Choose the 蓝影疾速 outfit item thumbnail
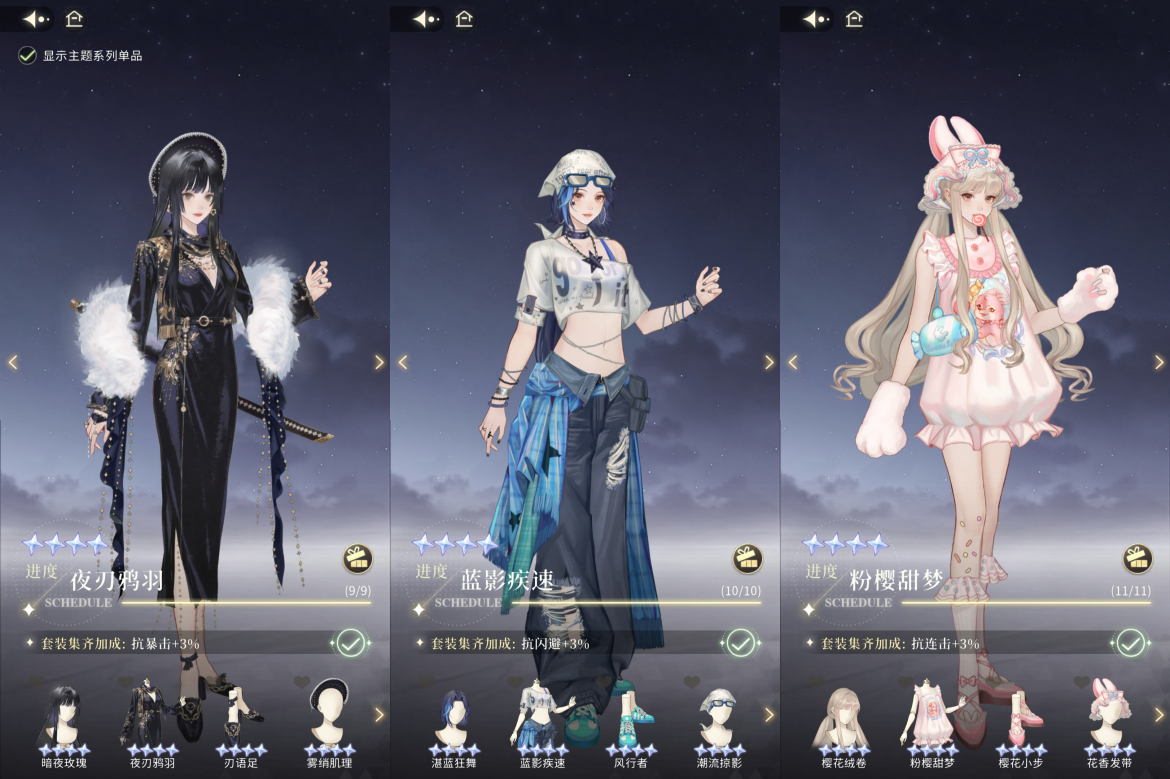 (x=542, y=715)
